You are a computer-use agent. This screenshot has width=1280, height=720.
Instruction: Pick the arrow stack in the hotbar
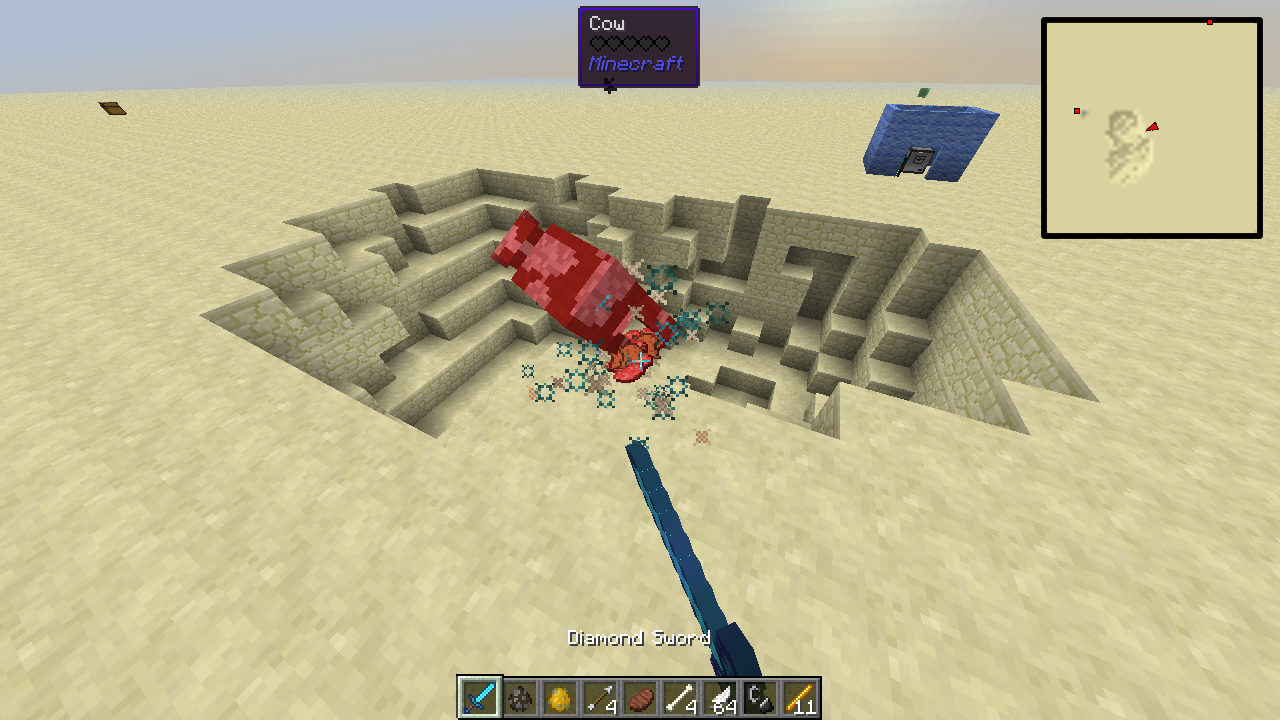[600, 698]
